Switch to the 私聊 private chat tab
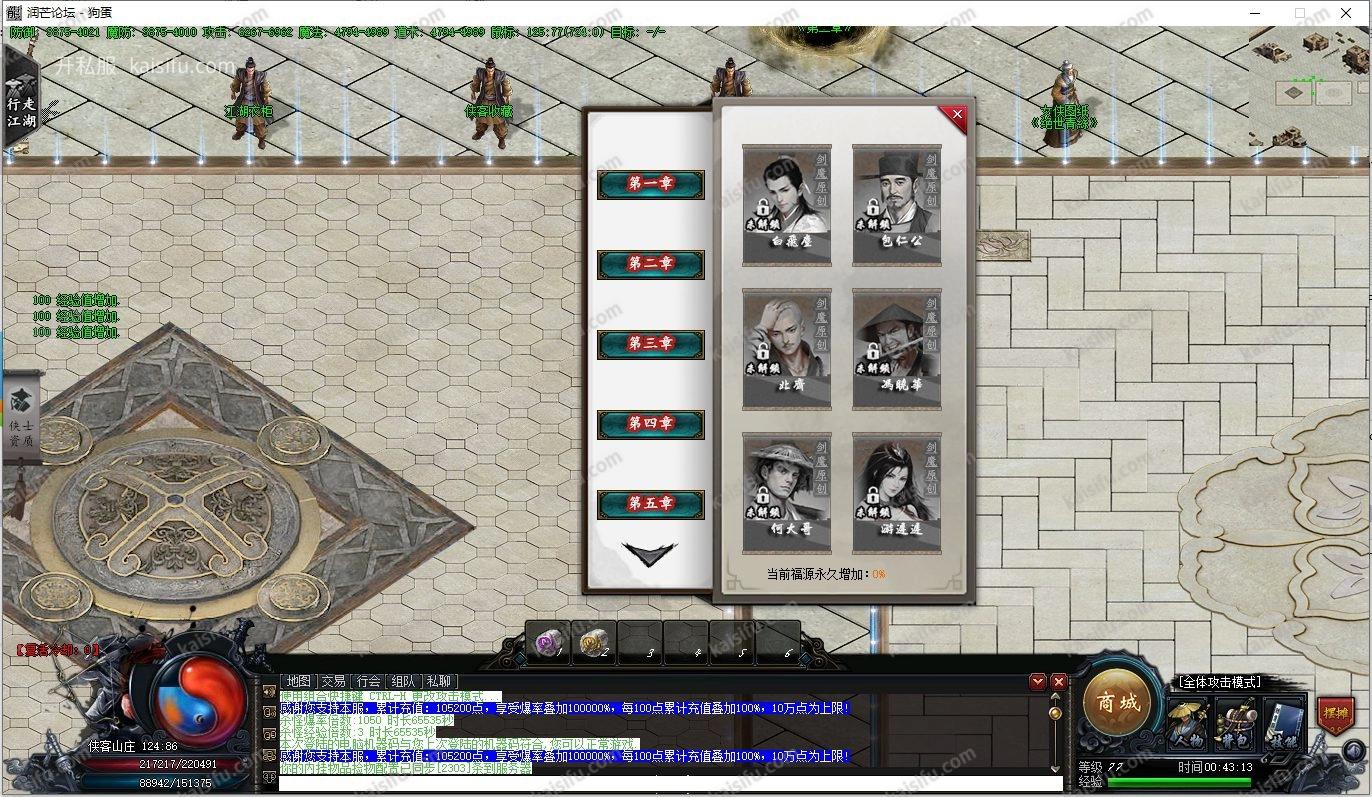Viewport: 1372px width, 797px height. (x=438, y=681)
